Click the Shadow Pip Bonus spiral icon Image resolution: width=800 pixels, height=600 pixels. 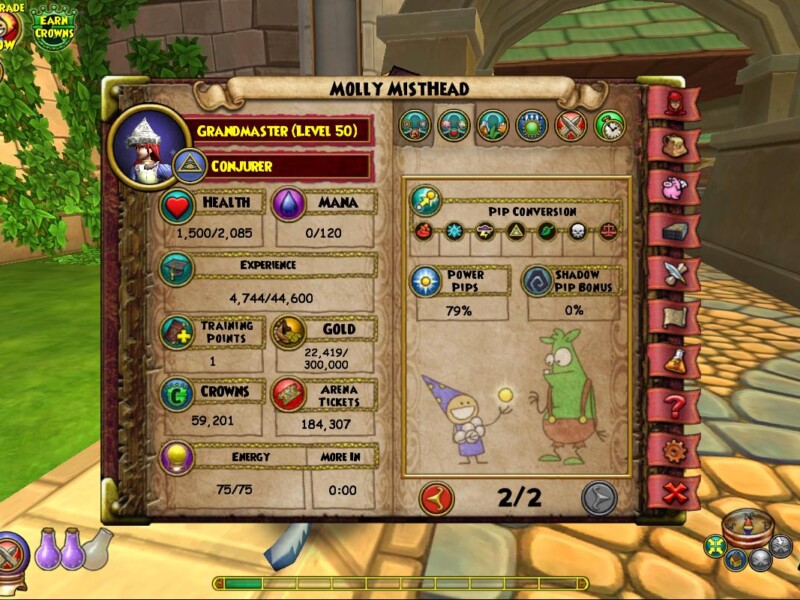coord(538,281)
